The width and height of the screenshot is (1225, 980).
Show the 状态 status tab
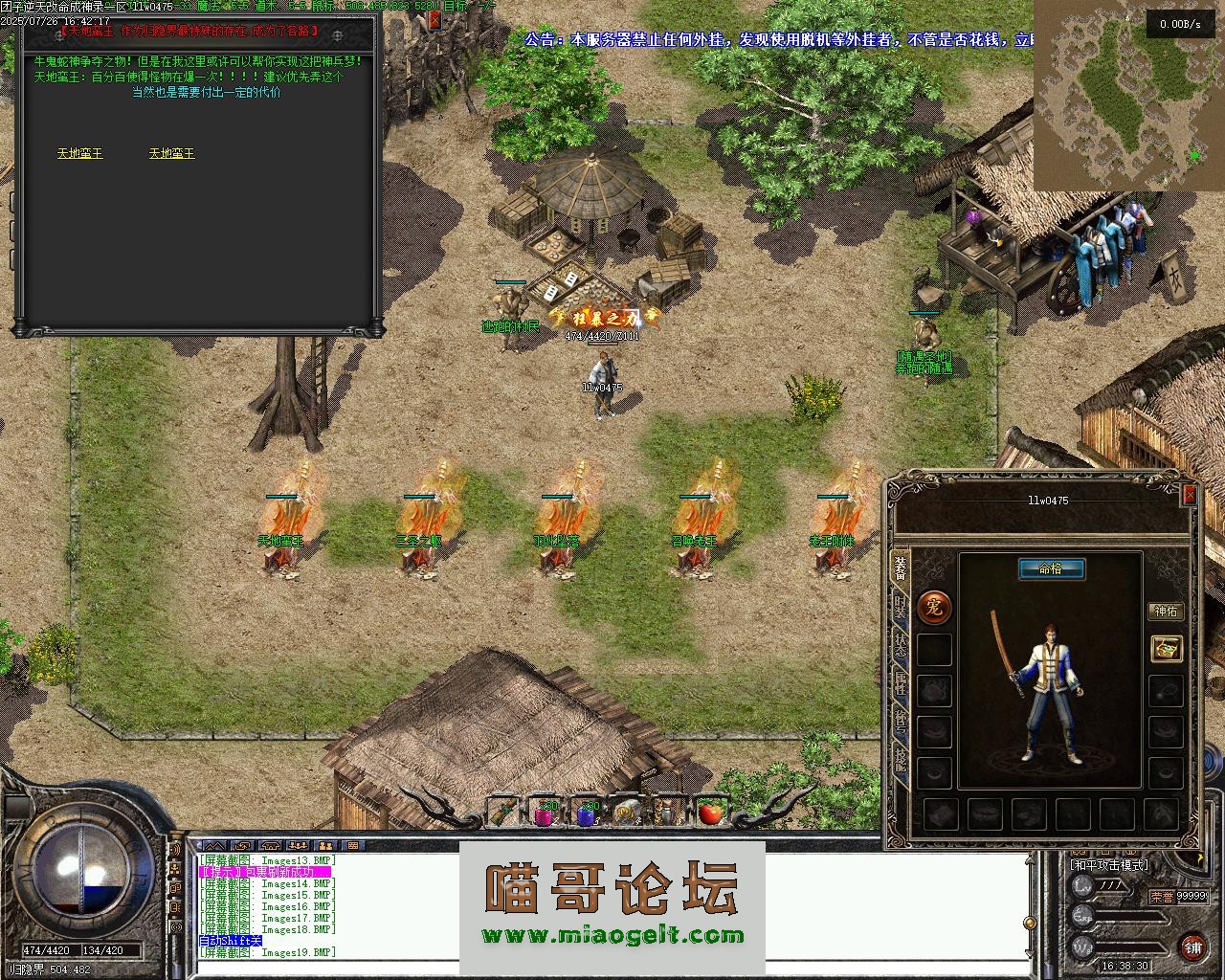pos(900,644)
